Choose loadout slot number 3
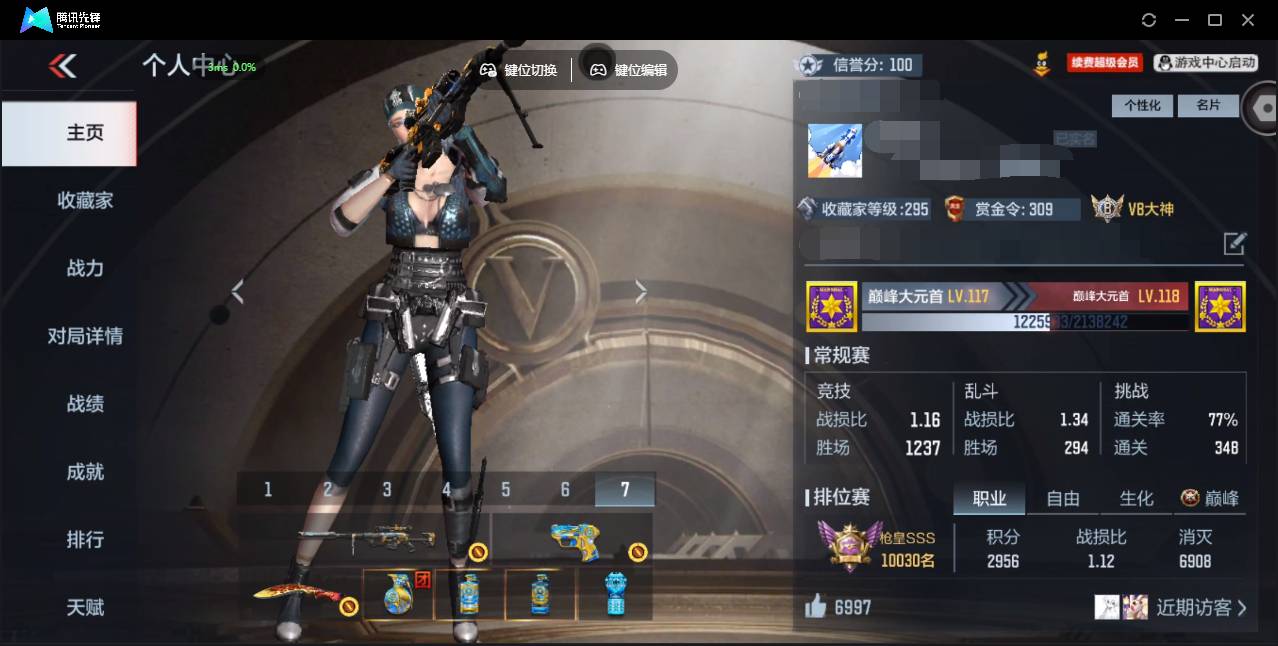1278x646 pixels. (387, 489)
